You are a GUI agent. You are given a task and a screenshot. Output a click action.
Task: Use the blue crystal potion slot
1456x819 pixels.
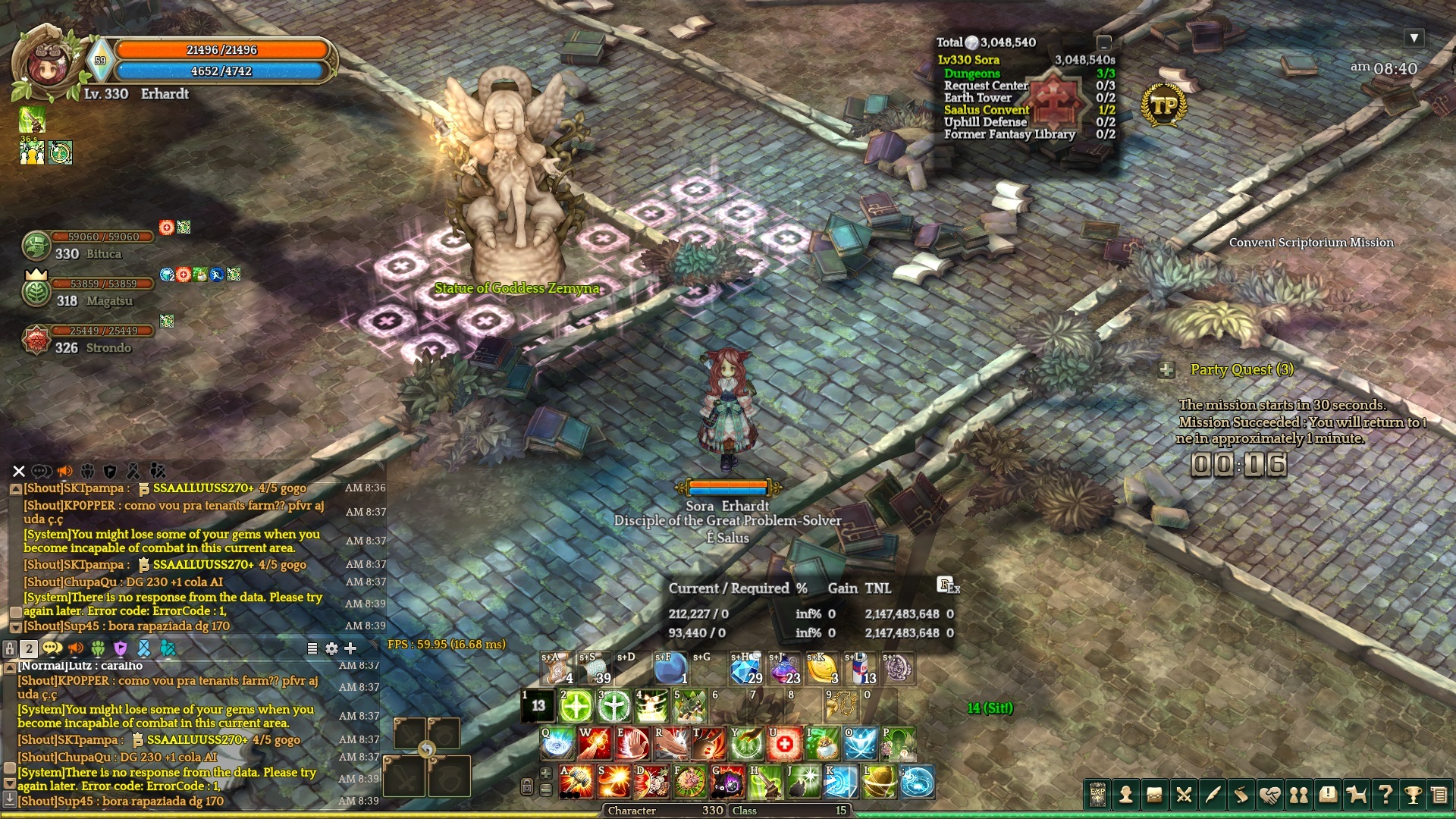(745, 669)
